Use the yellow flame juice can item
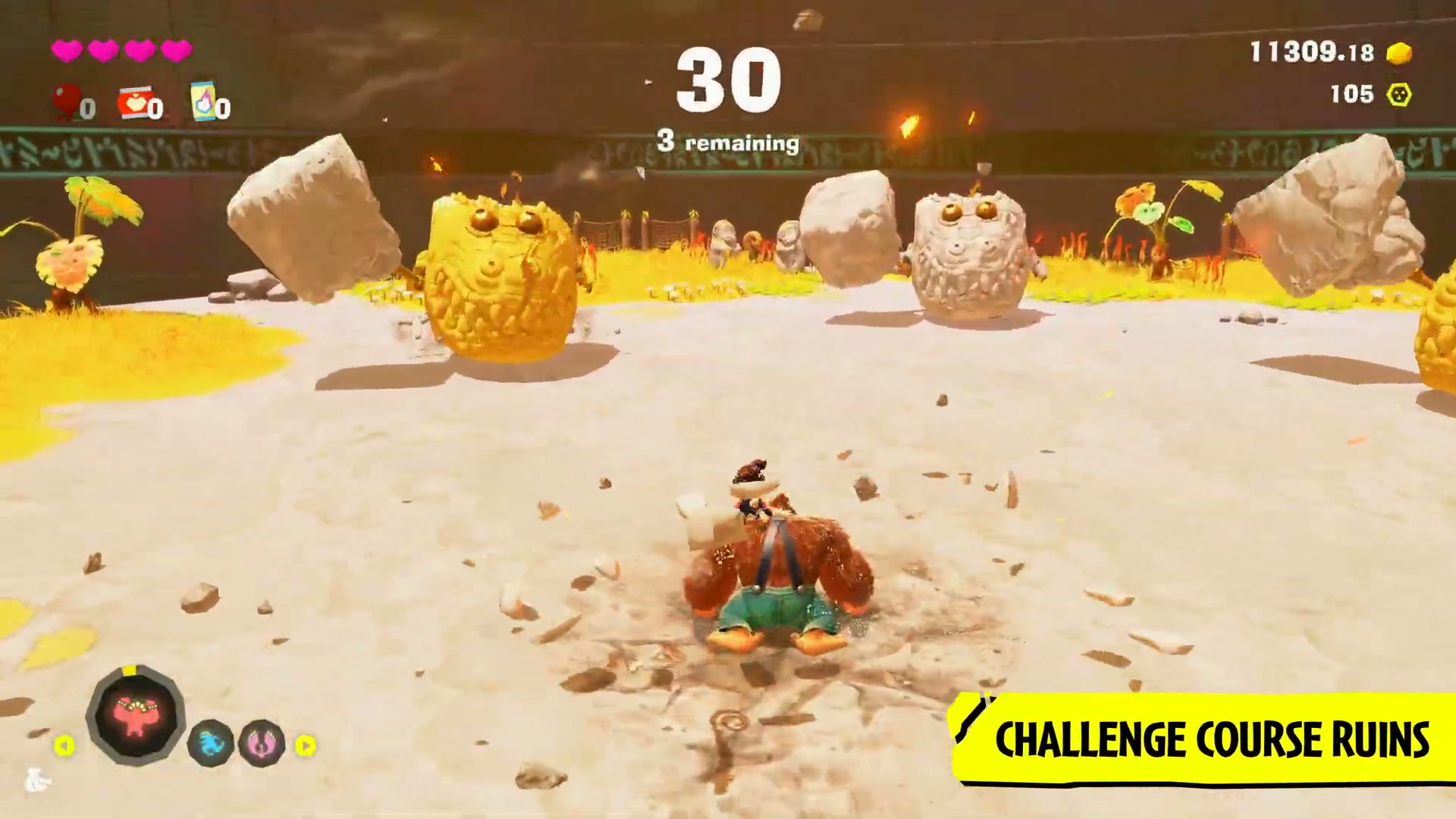Viewport: 1456px width, 819px height. click(x=204, y=102)
